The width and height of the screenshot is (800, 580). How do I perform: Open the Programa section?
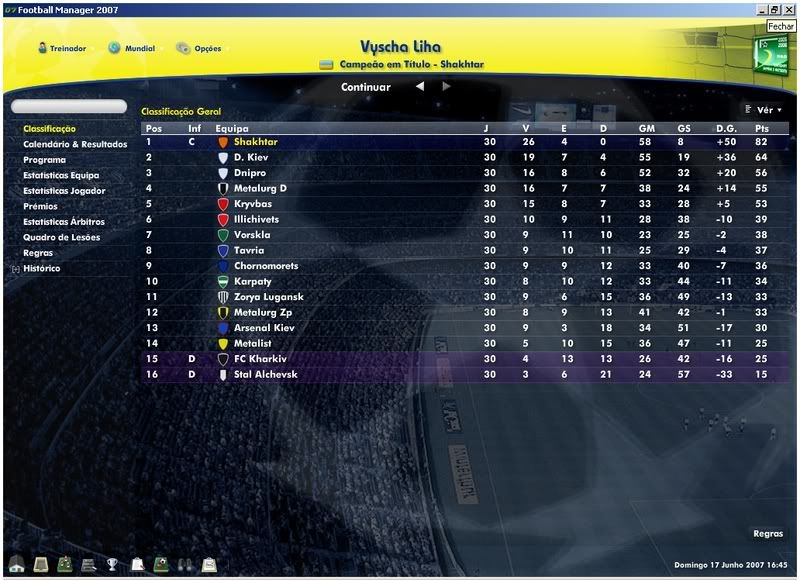44,160
